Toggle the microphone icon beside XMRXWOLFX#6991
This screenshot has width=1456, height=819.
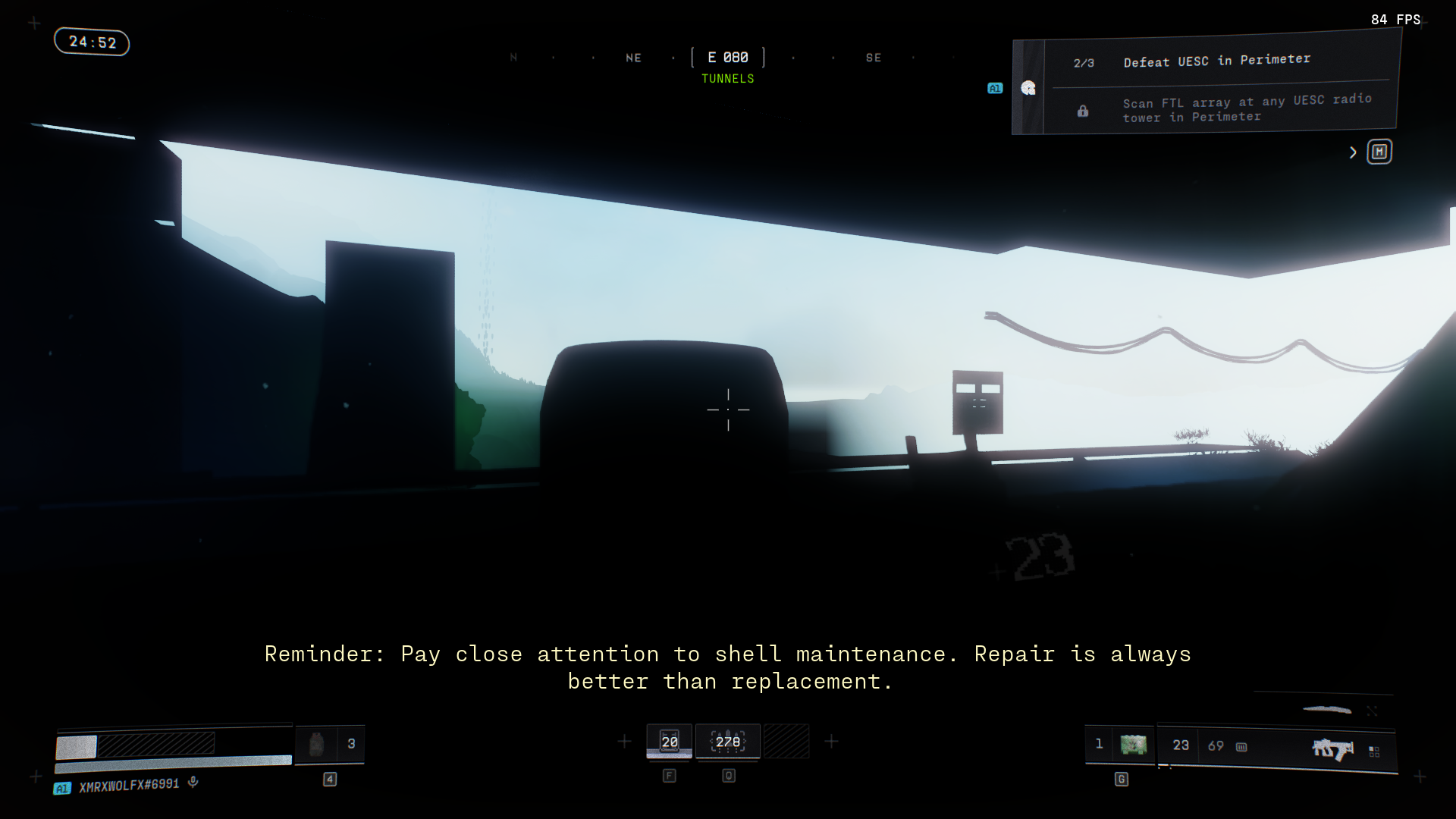(193, 782)
